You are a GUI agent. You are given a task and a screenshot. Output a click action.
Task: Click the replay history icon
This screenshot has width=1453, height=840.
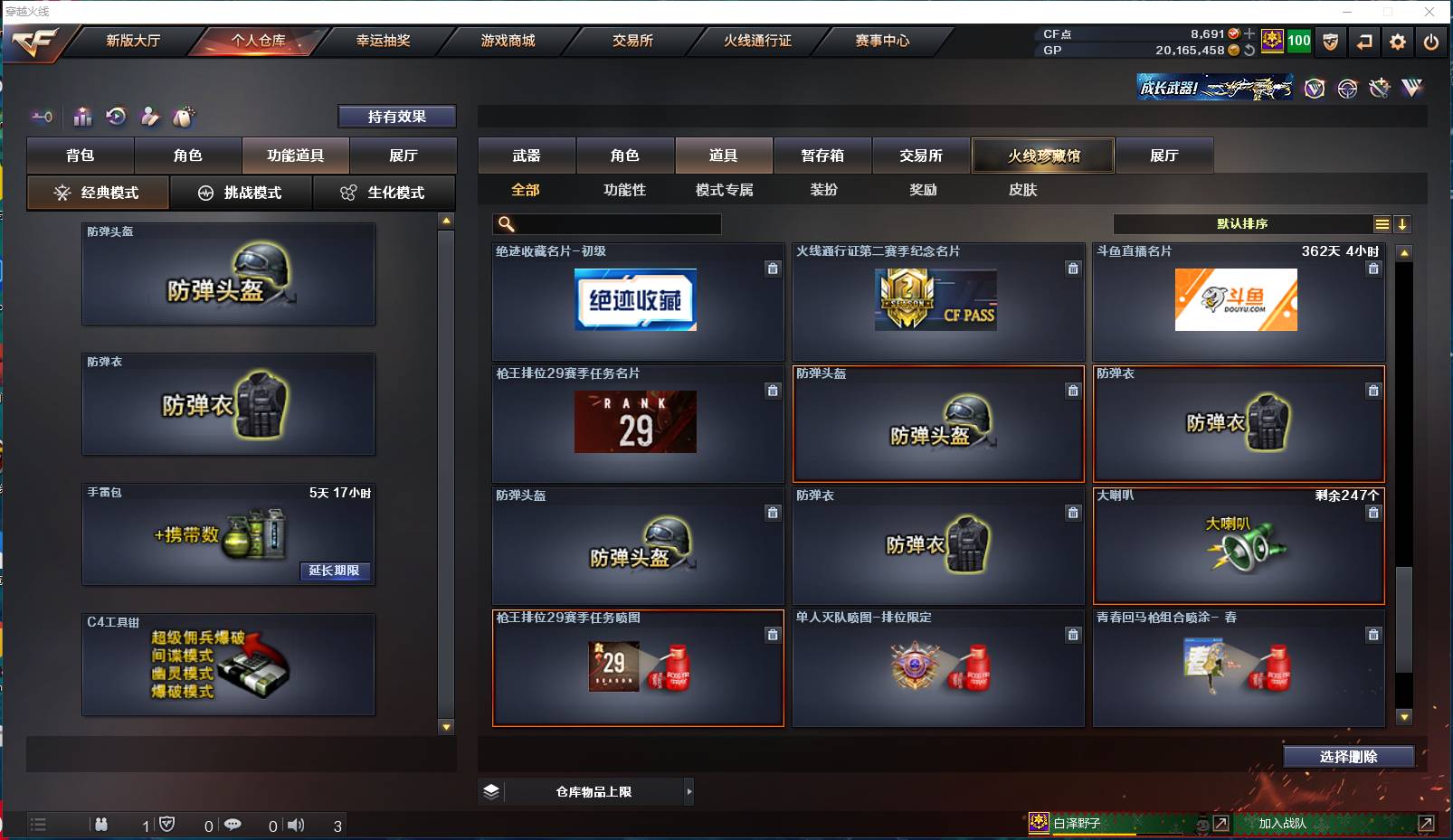(x=116, y=117)
